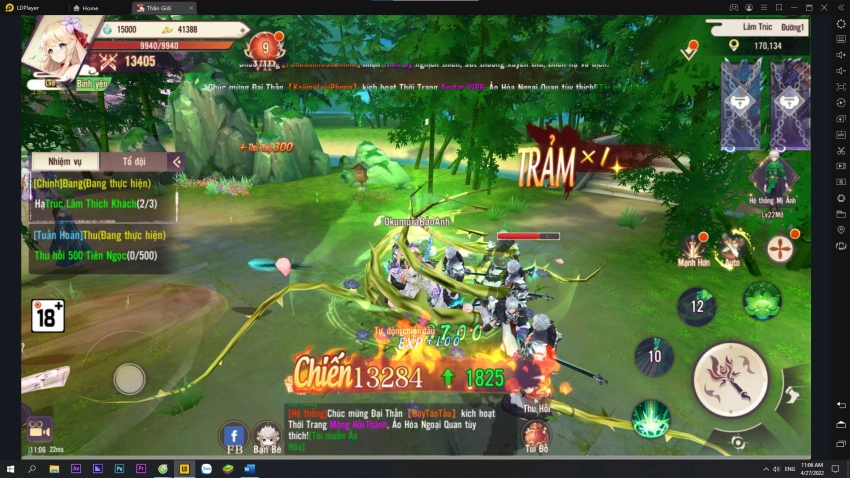Open the VIP 9 badge
This screenshot has width=850, height=478.
pyautogui.click(x=264, y=48)
